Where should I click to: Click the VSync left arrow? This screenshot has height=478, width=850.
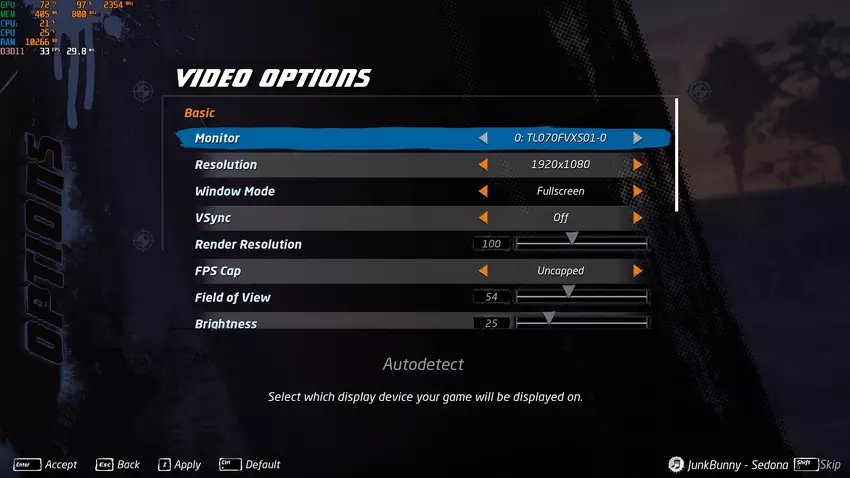(484, 217)
